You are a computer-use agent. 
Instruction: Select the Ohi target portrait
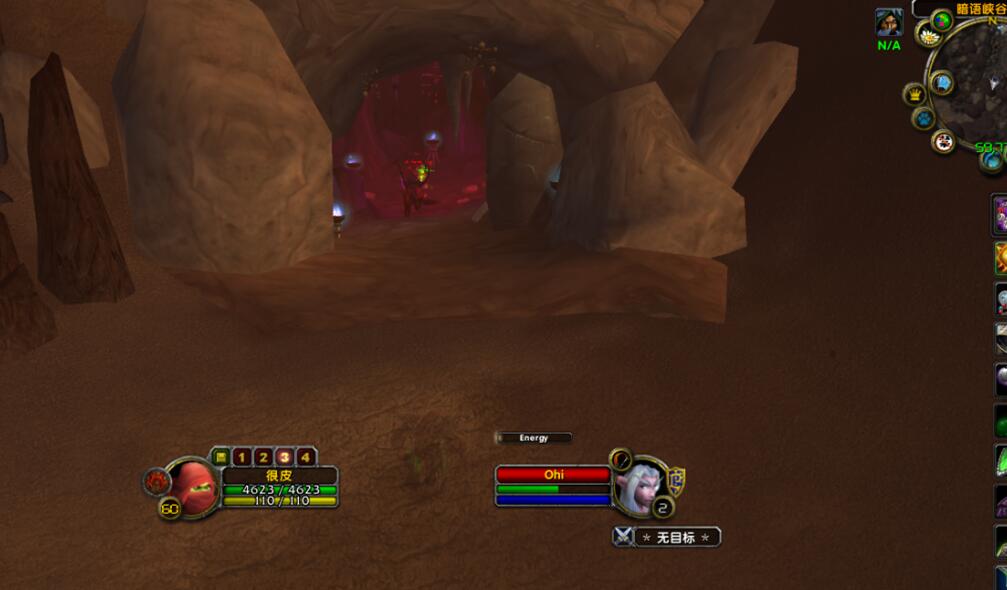coord(638,488)
